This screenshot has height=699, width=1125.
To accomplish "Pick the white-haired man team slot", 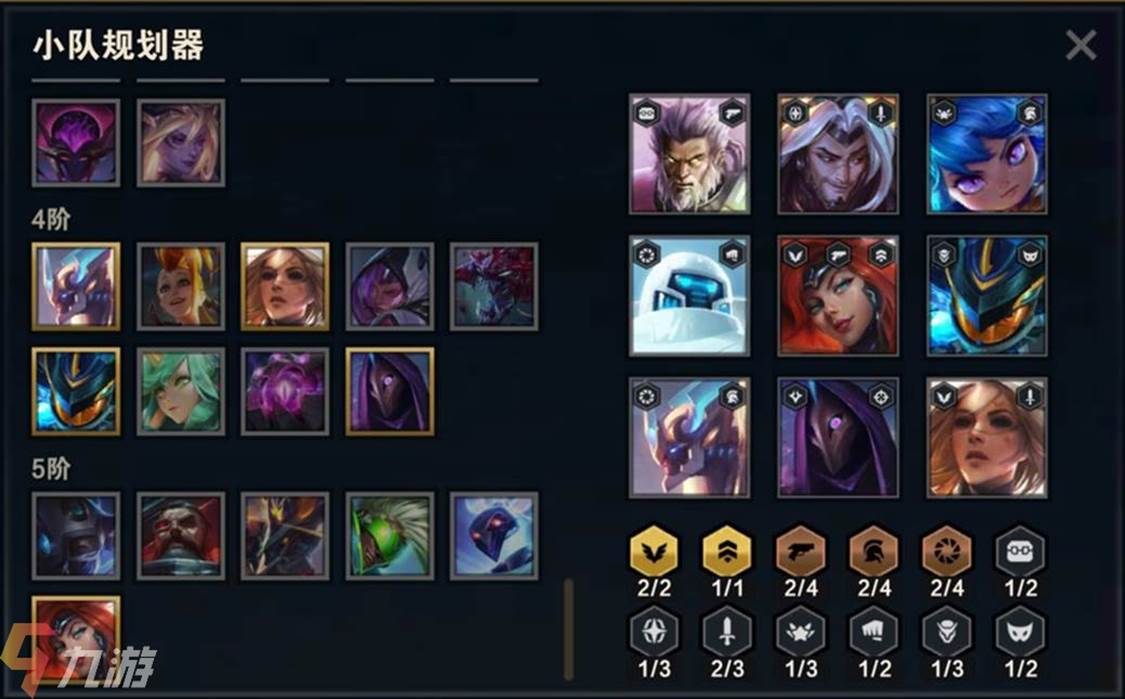I will pyautogui.click(x=838, y=154).
